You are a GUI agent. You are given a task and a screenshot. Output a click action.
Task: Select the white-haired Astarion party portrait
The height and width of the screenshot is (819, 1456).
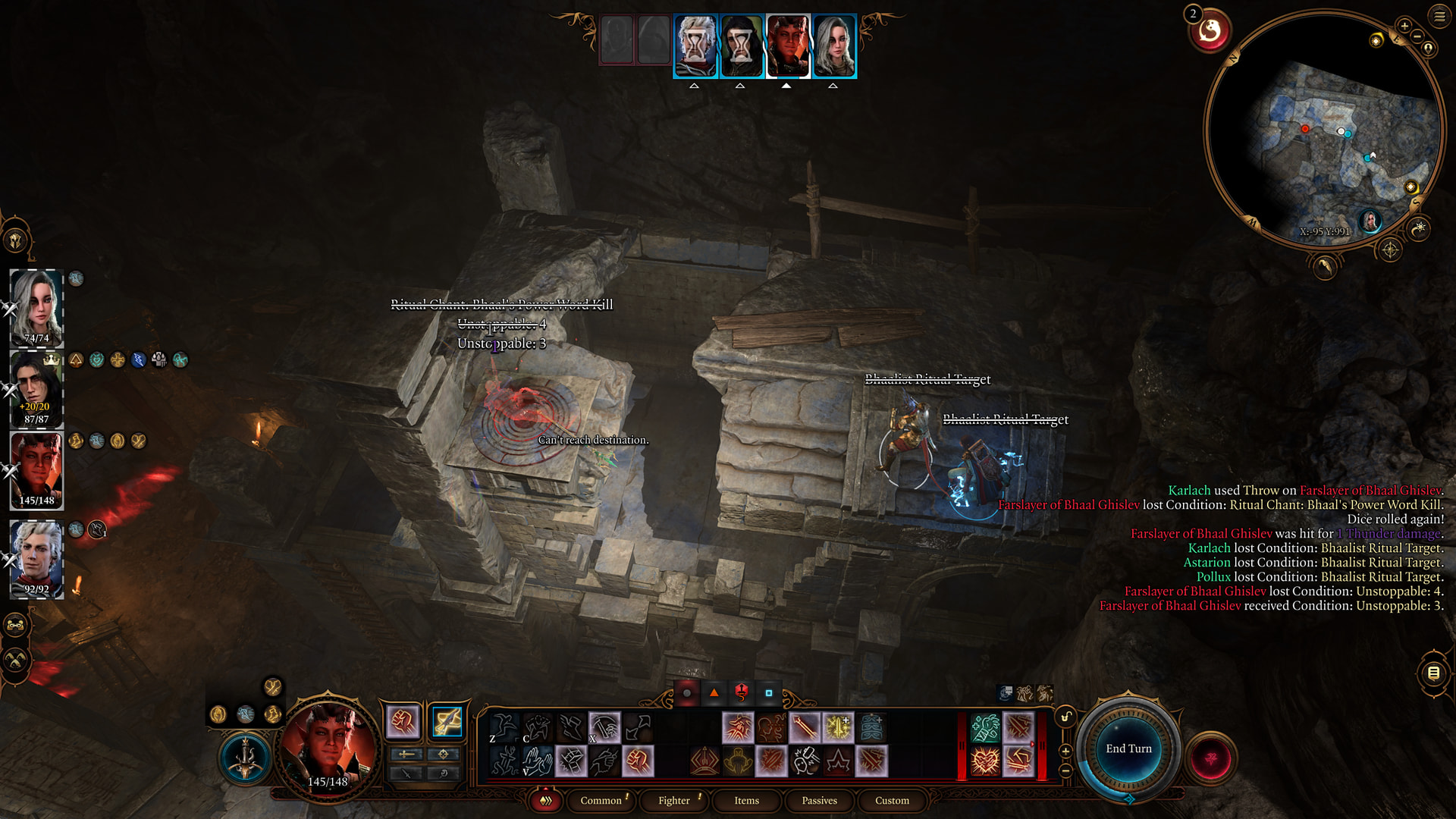tap(36, 559)
